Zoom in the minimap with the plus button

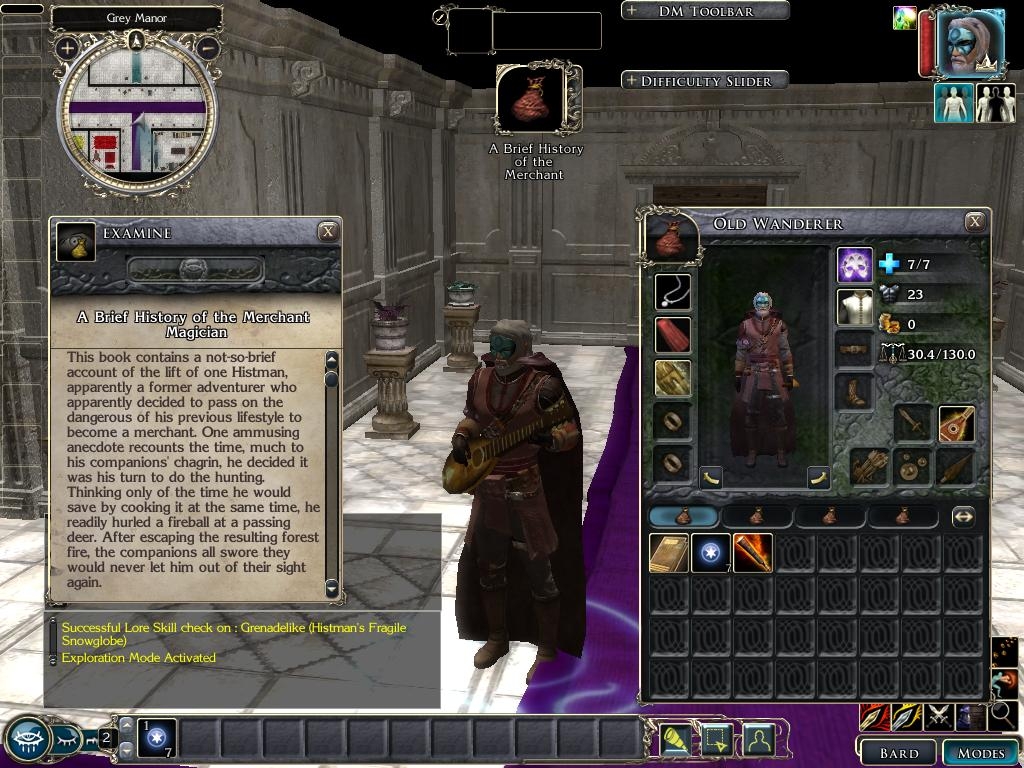68,47
